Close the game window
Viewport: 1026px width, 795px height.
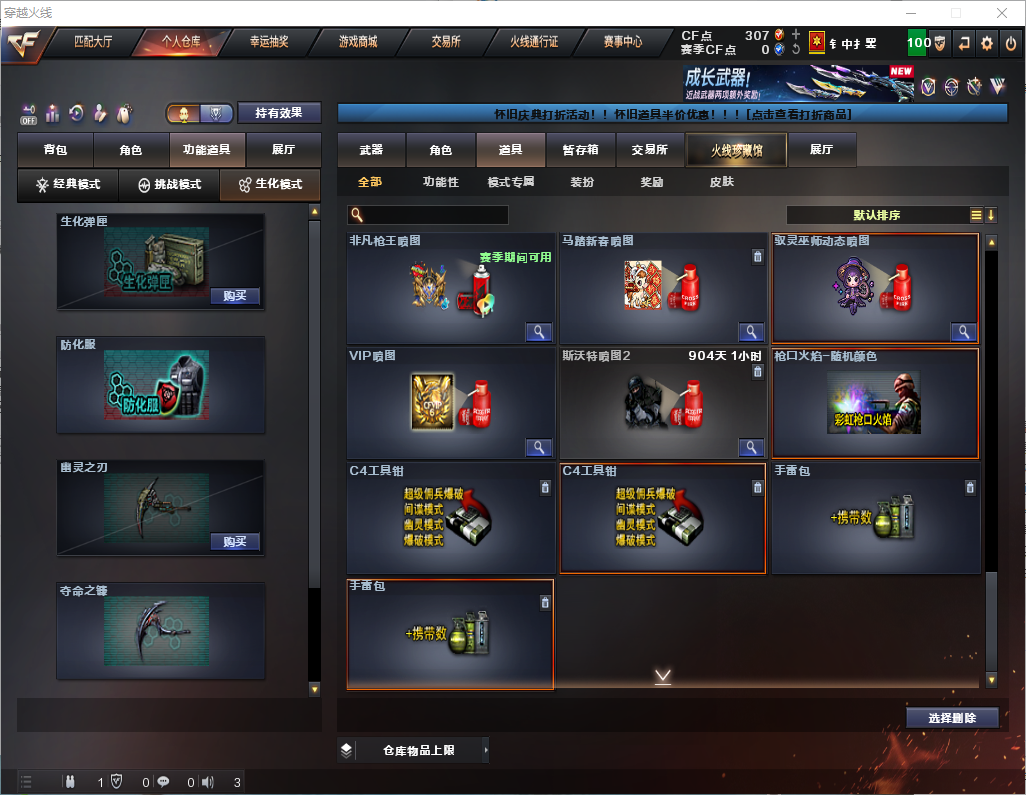(x=1001, y=12)
